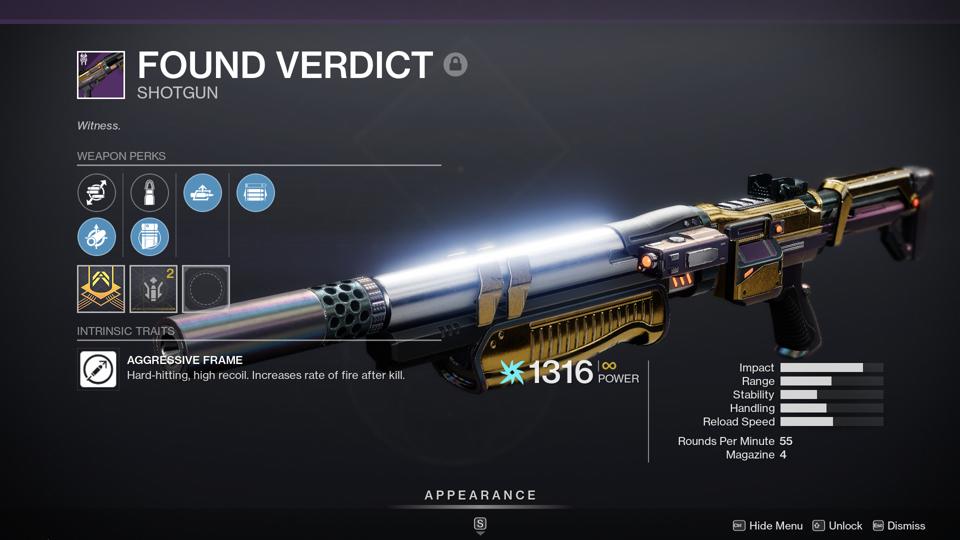Inspect the fourth column trait with stacked rounds
Image resolution: width=960 pixels, height=540 pixels.
coord(256,193)
